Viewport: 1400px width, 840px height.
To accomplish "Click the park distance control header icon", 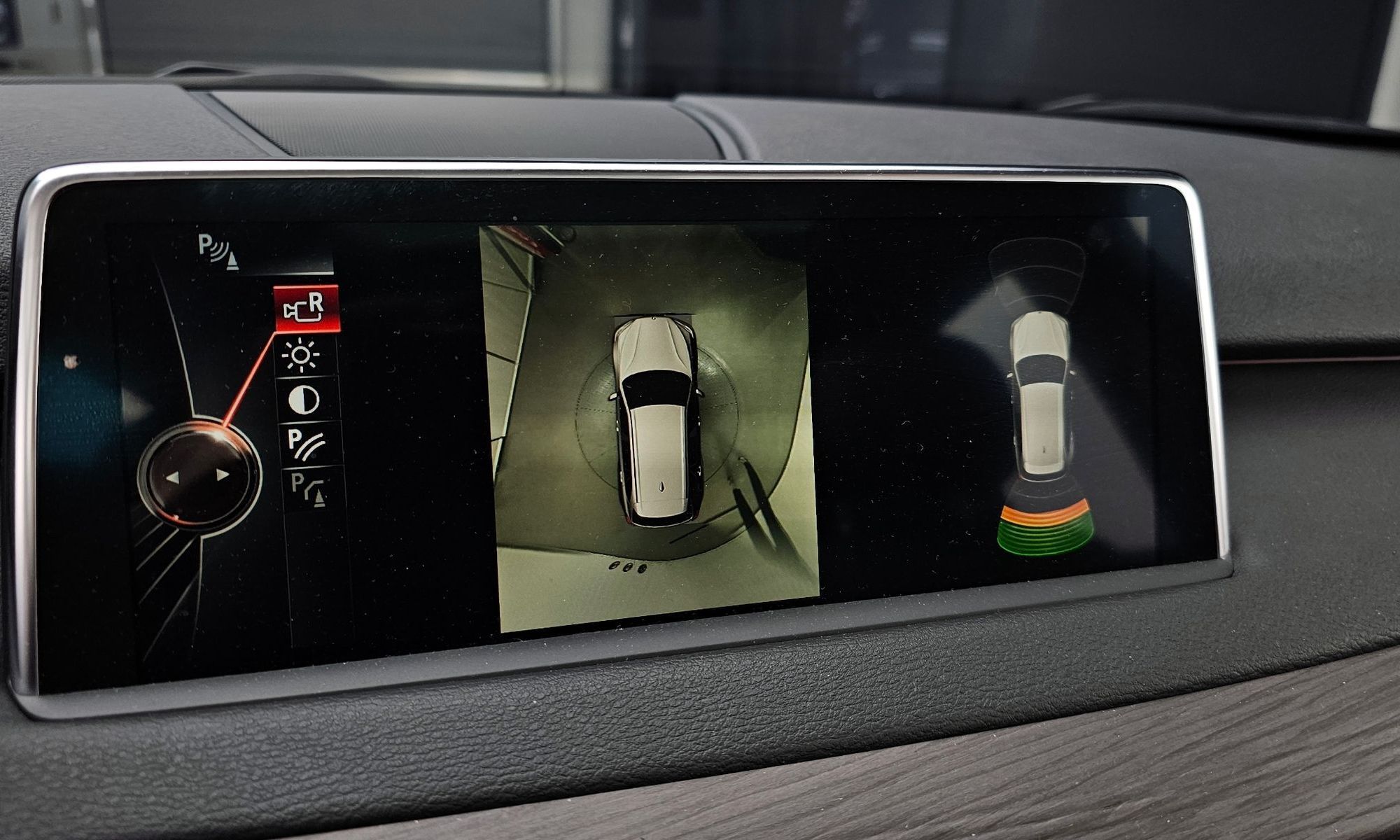I will (x=217, y=251).
